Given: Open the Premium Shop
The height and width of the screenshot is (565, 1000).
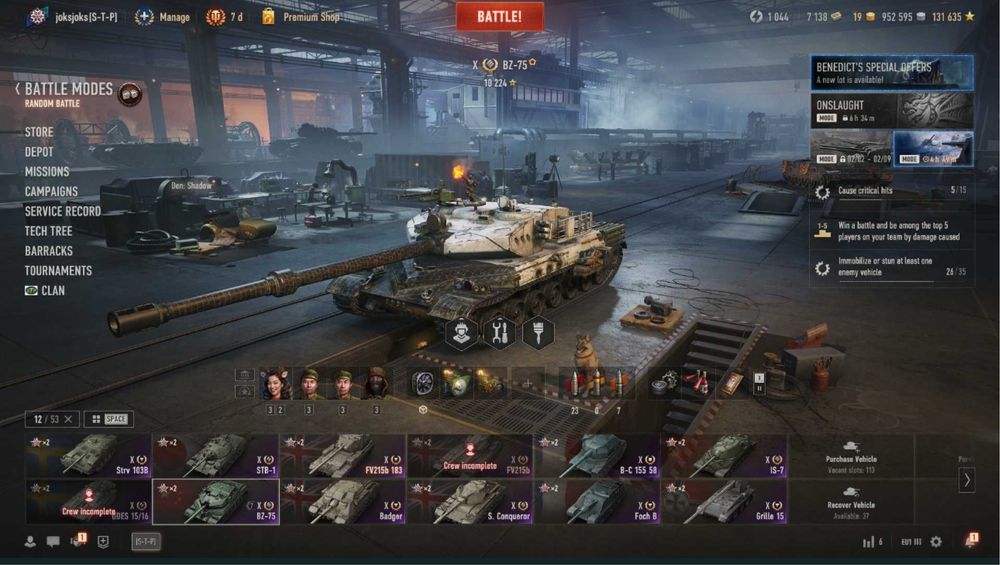Looking at the screenshot, I should pos(310,17).
